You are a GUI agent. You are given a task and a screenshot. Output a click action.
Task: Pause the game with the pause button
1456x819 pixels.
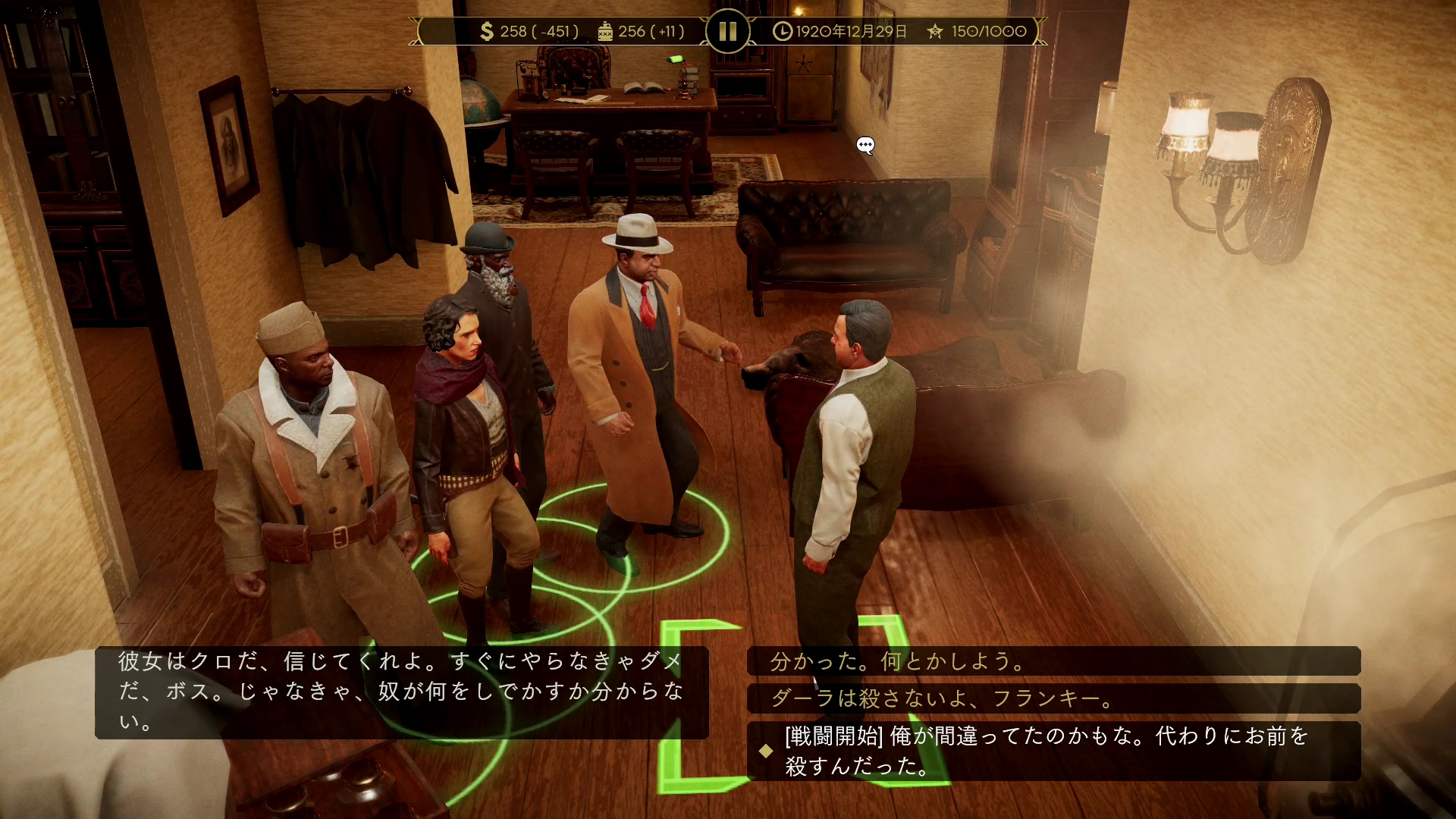pos(726,31)
